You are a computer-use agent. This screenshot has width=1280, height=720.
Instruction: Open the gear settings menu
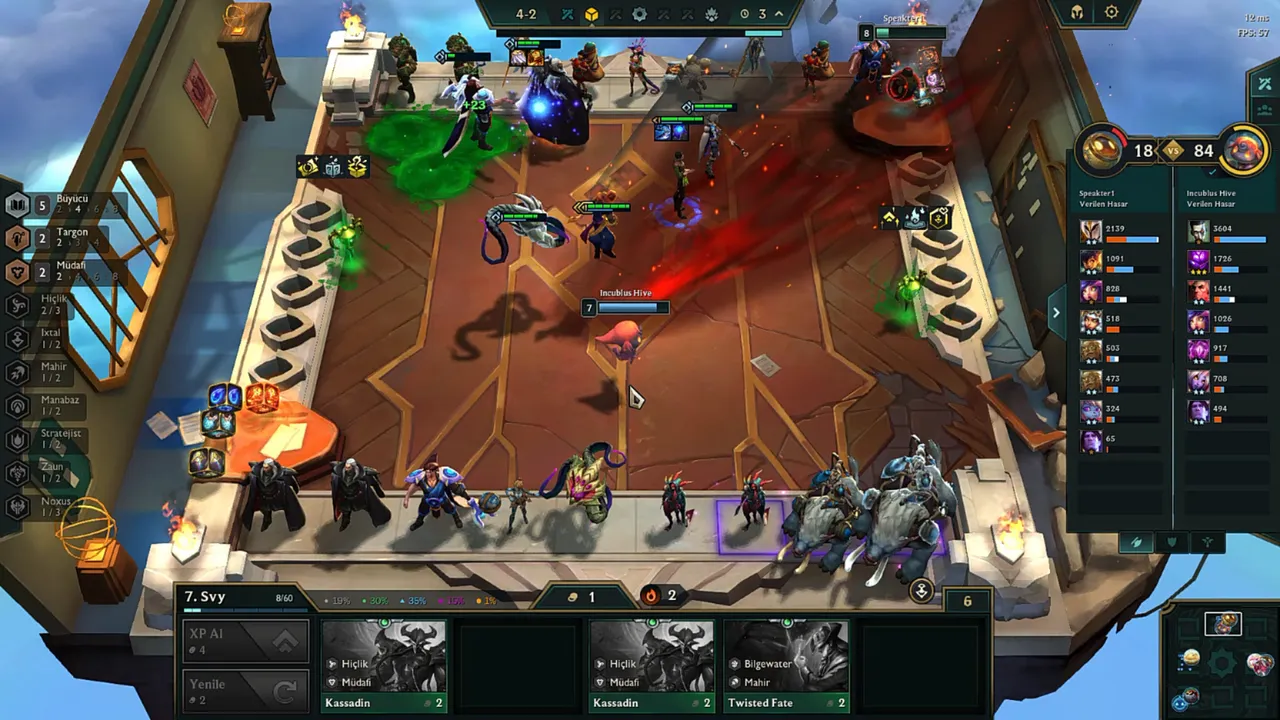[x=1112, y=13]
